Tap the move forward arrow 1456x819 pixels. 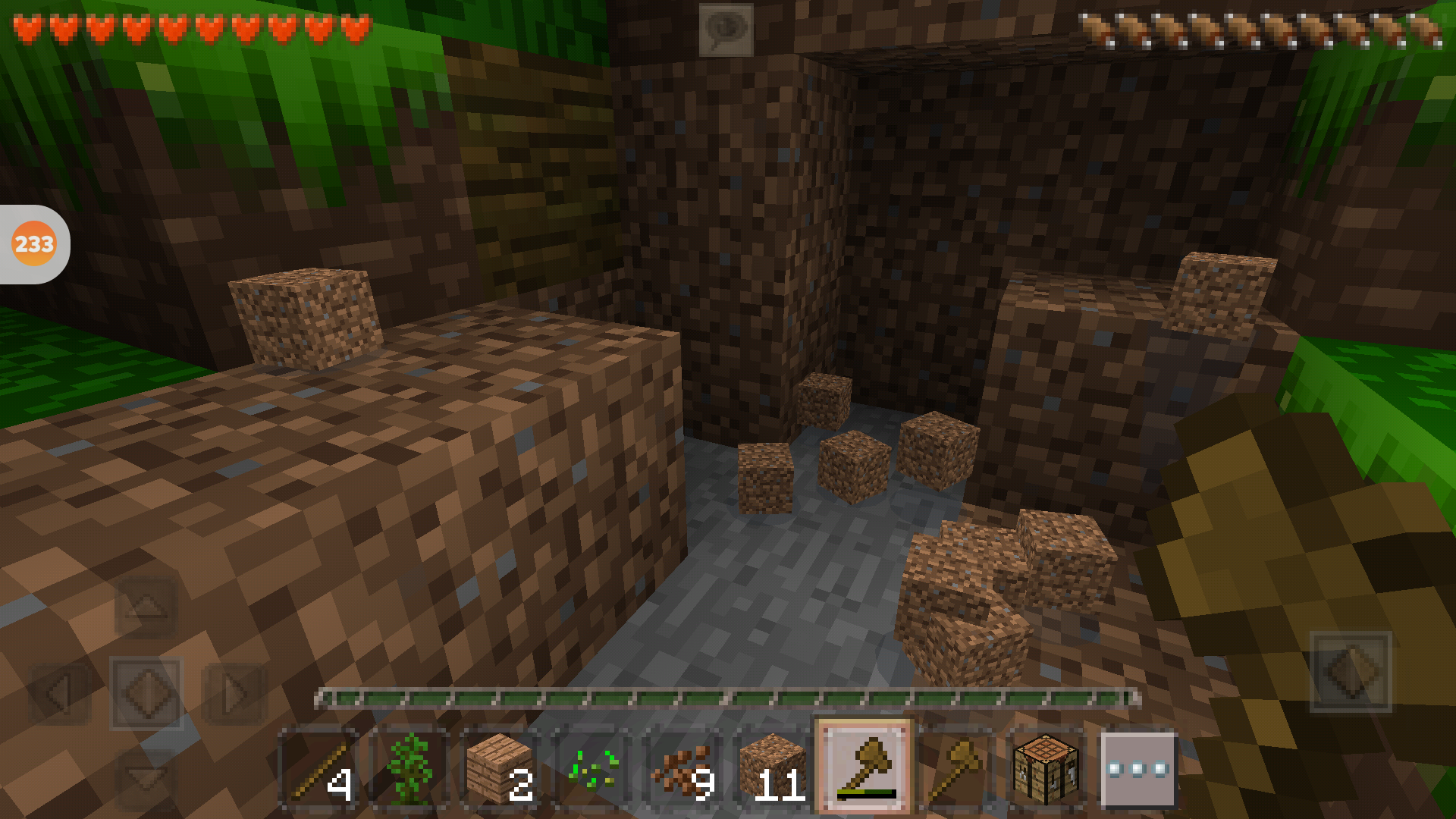[x=146, y=607]
